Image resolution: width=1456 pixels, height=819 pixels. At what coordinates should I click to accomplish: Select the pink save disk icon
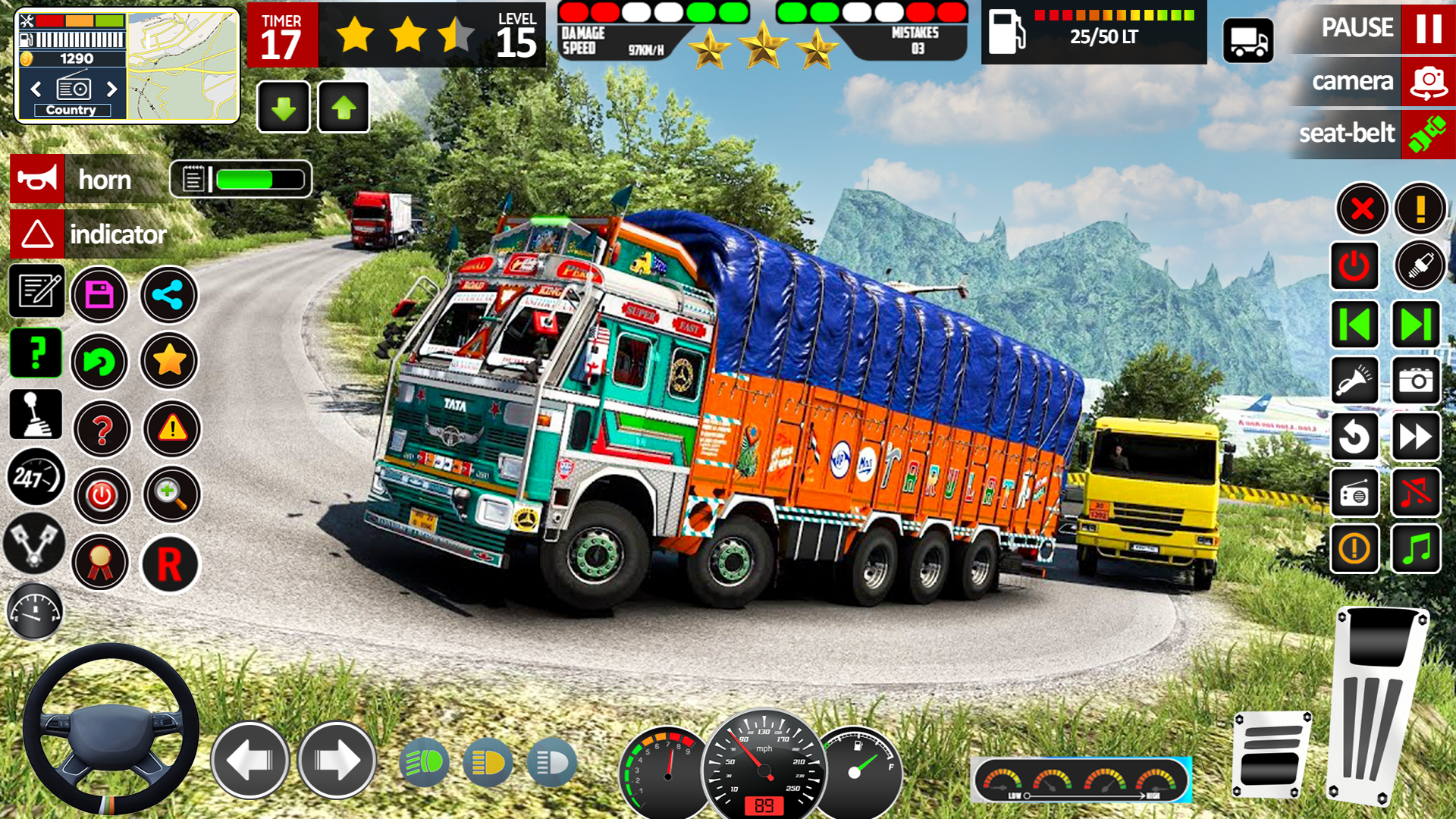(99, 294)
